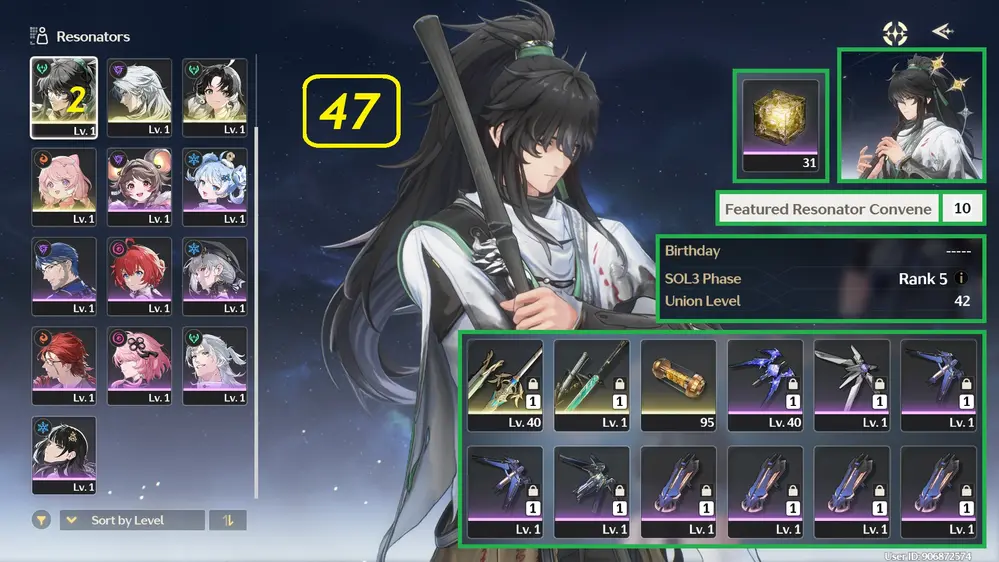Choose the long red-haired Fusion resonator

[64, 366]
